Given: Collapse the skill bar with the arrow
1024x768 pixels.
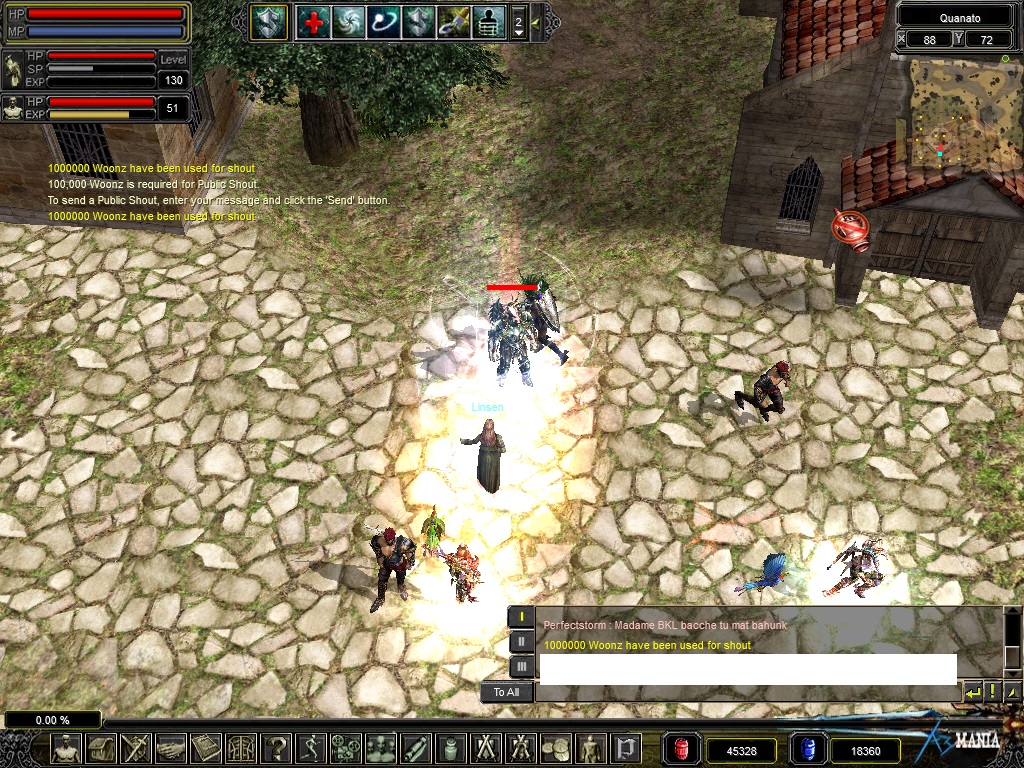Looking at the screenshot, I should click(x=536, y=22).
